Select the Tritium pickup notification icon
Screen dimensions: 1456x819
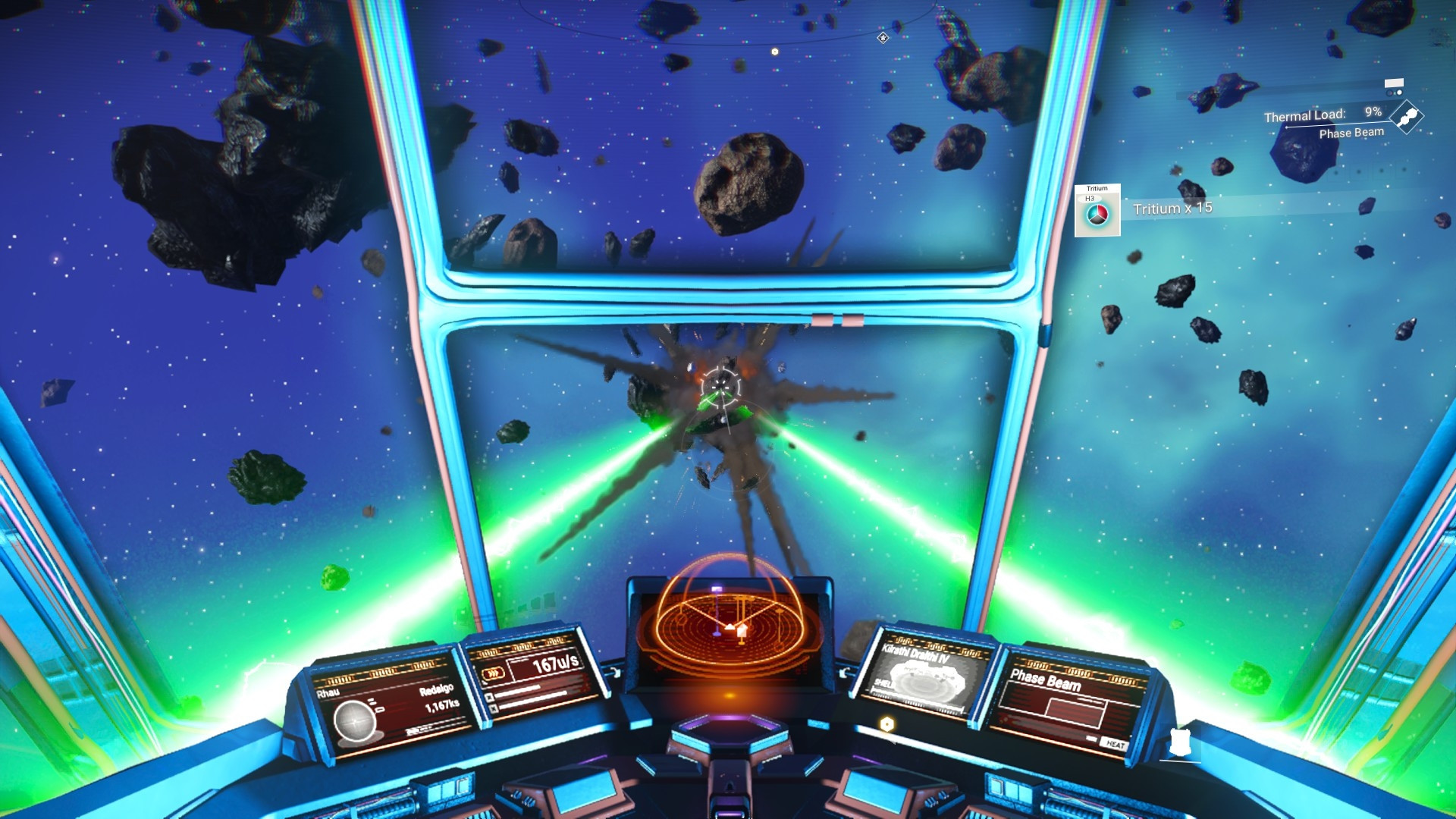pyautogui.click(x=1097, y=211)
